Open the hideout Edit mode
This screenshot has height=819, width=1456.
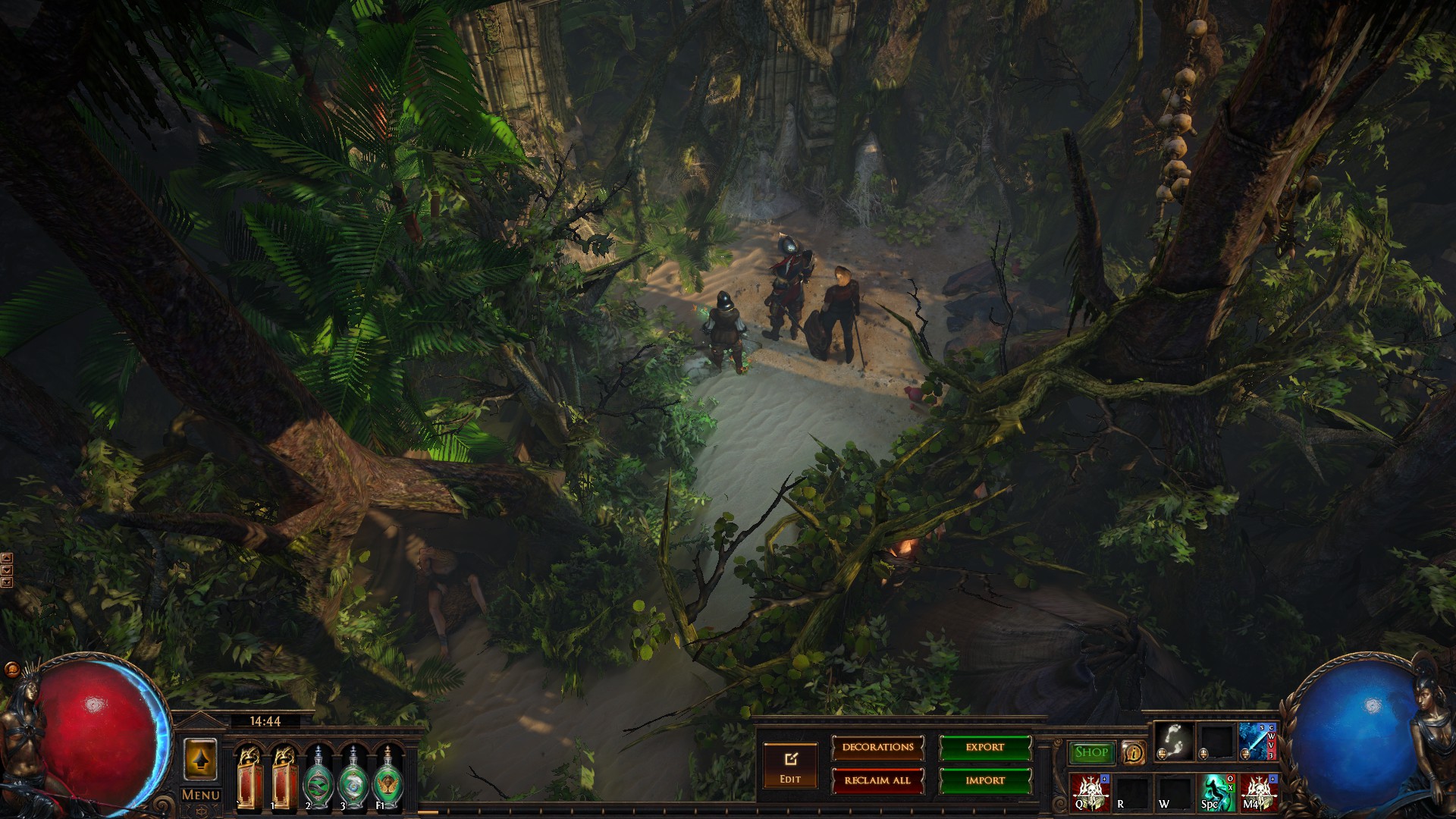[x=790, y=764]
